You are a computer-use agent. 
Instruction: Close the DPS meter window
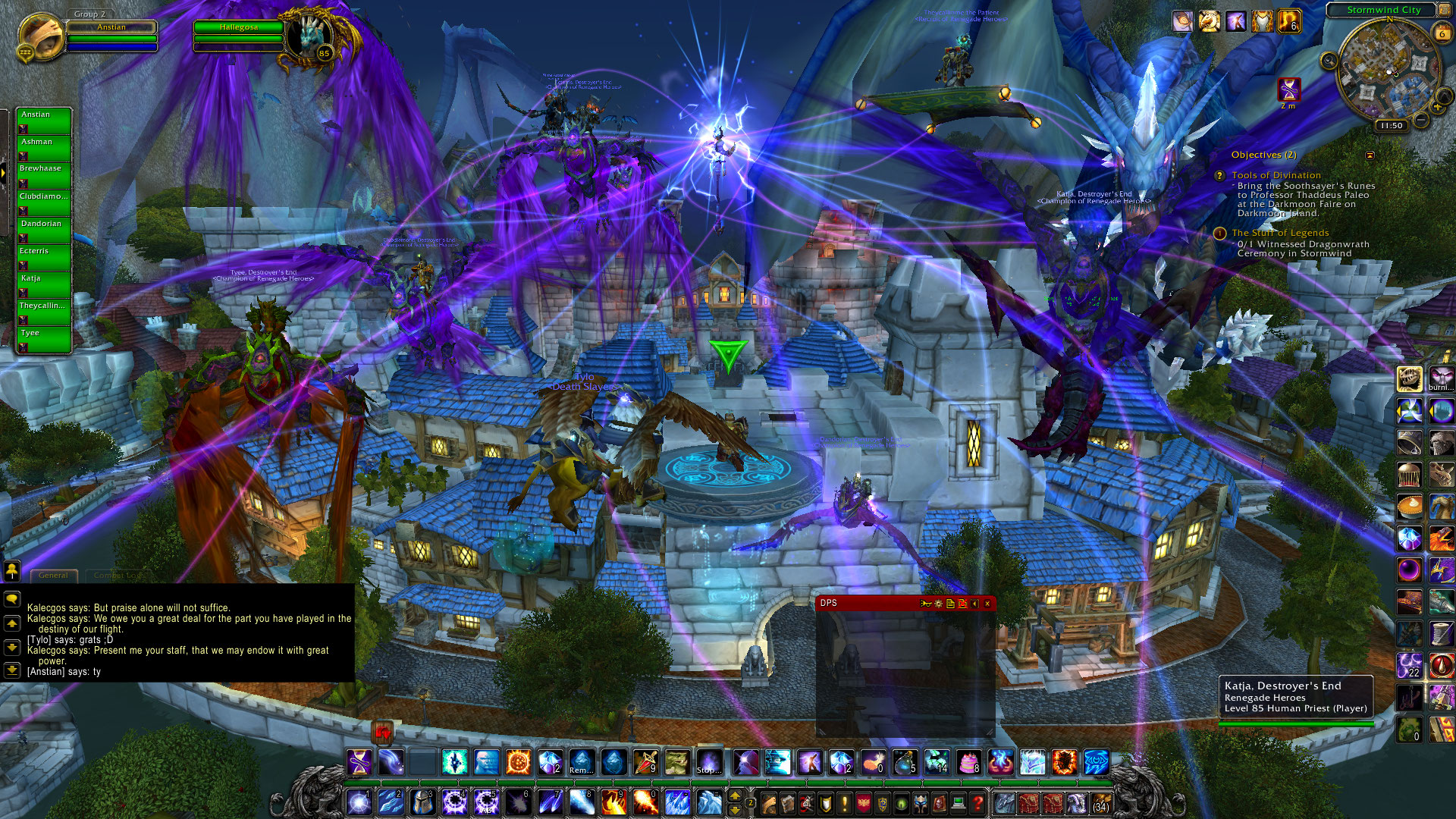[x=987, y=604]
